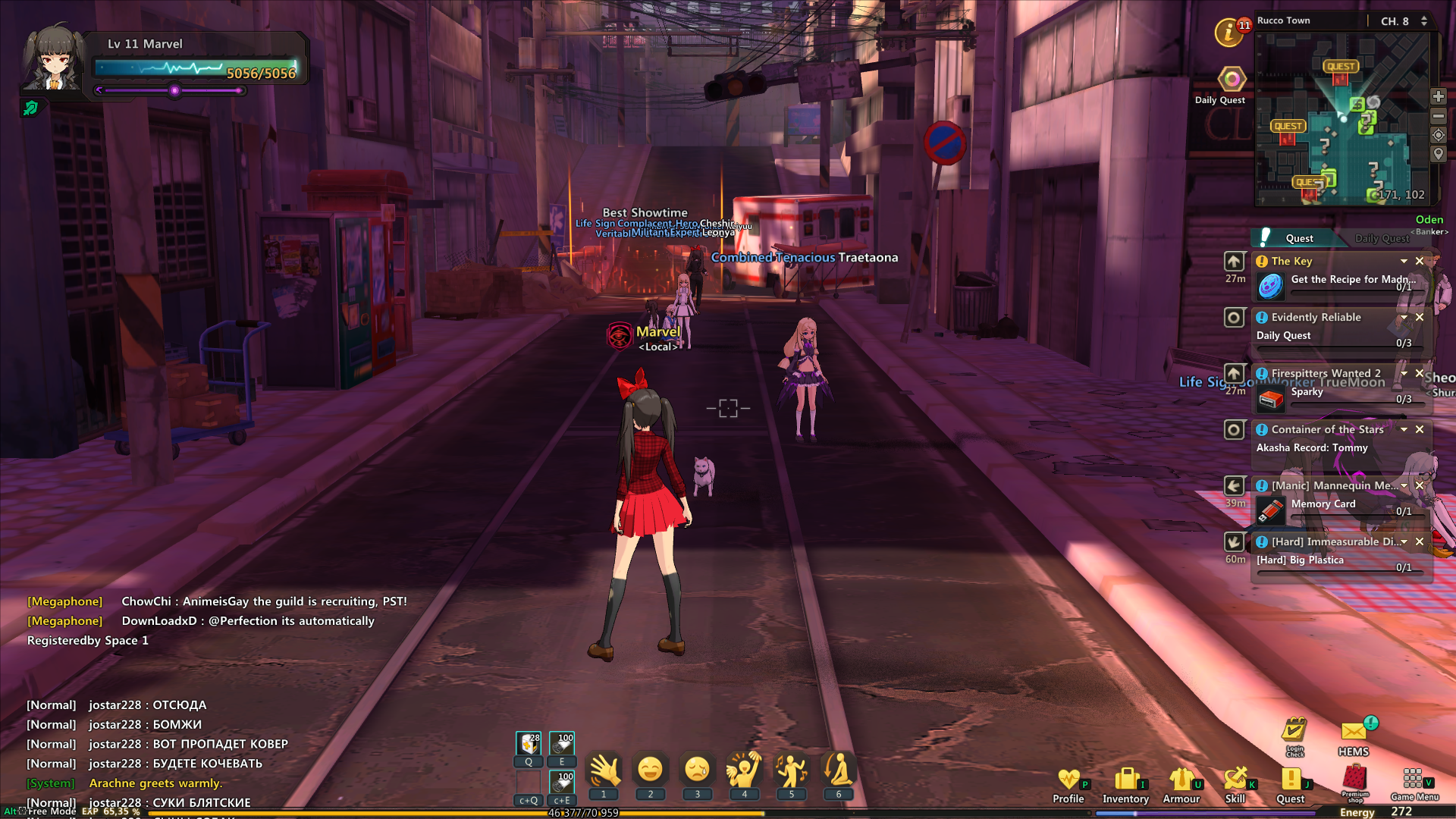Use the waving hand emote
The height and width of the screenshot is (819, 1456).
[x=604, y=770]
